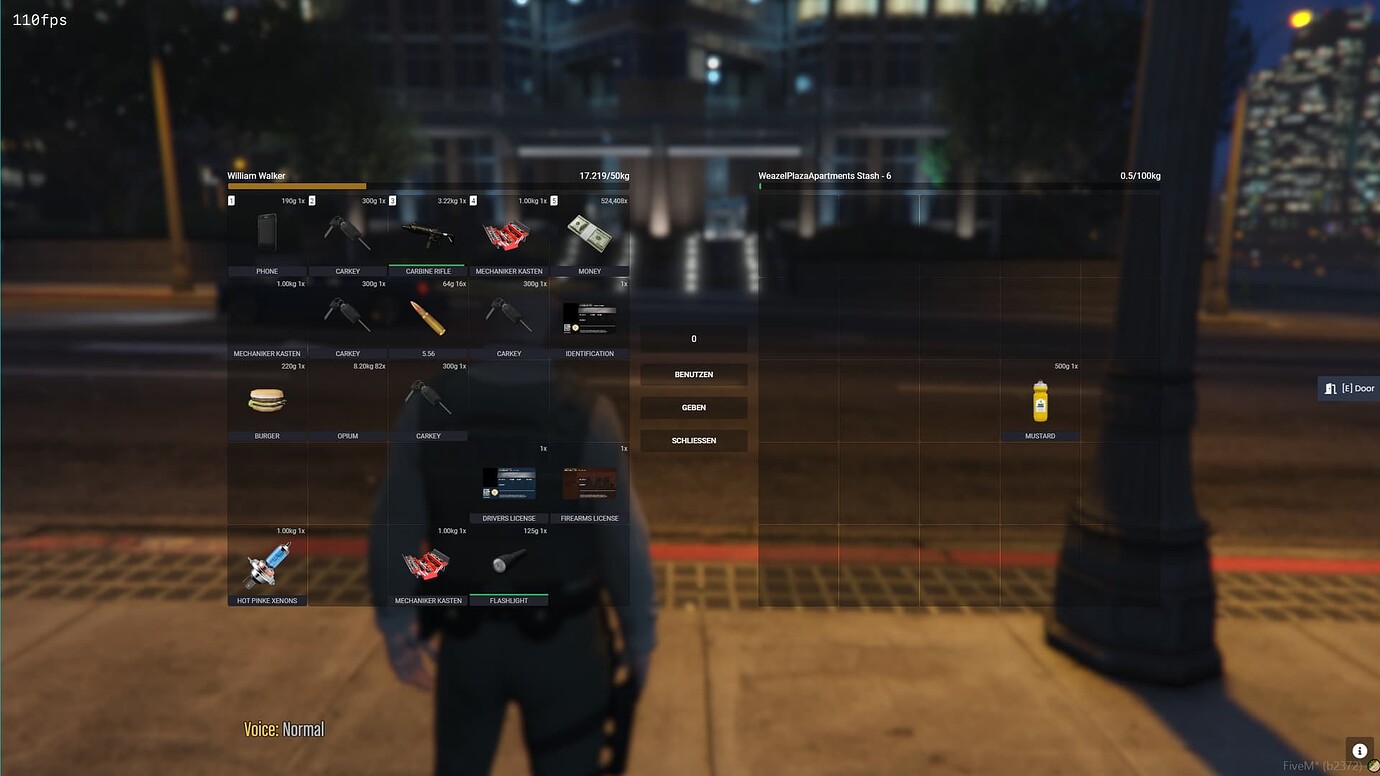
Task: Click the info icon at bottom right
Action: tap(1359, 750)
